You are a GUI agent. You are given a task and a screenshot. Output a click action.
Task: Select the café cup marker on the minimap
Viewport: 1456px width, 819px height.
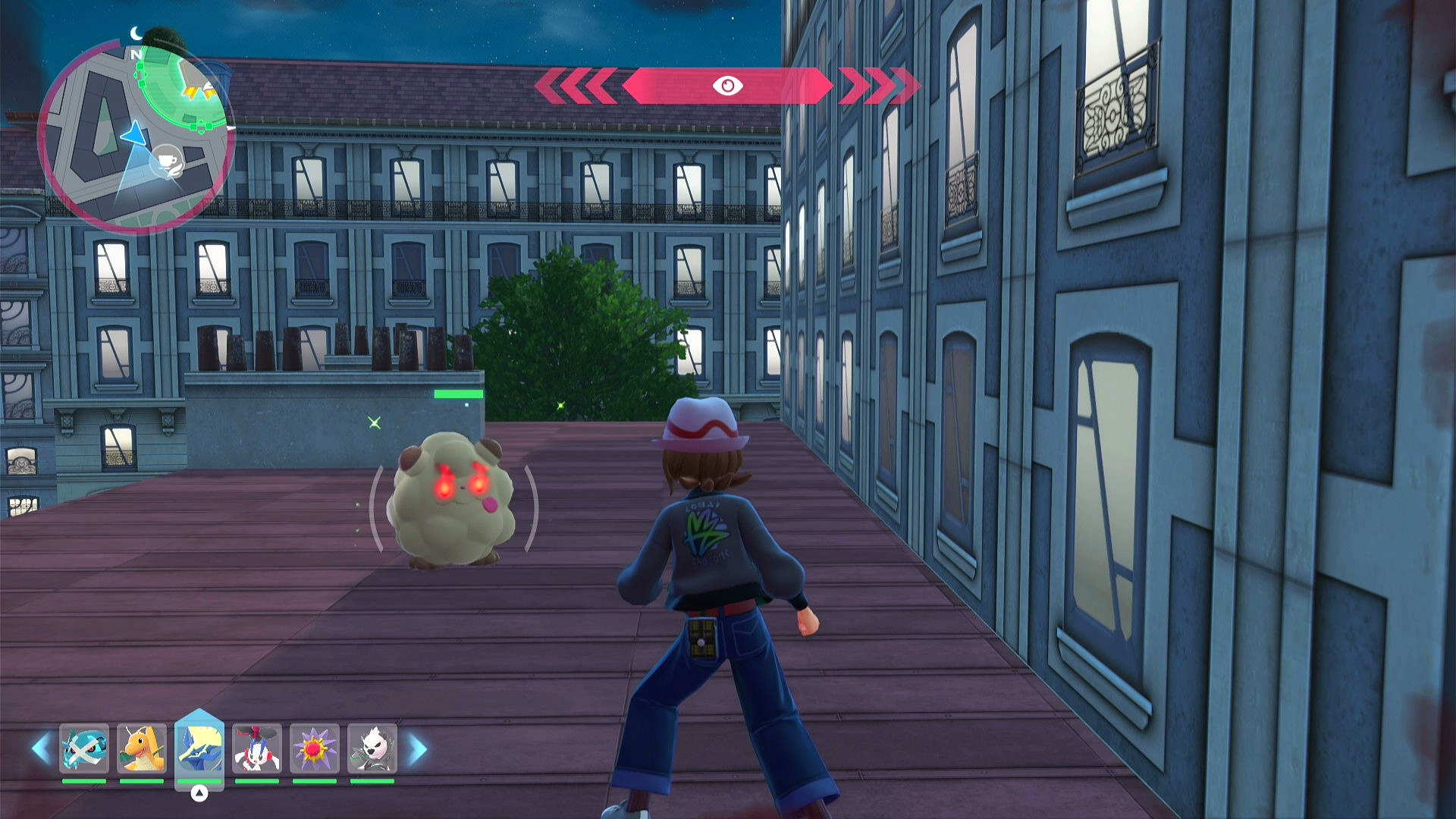tap(166, 161)
